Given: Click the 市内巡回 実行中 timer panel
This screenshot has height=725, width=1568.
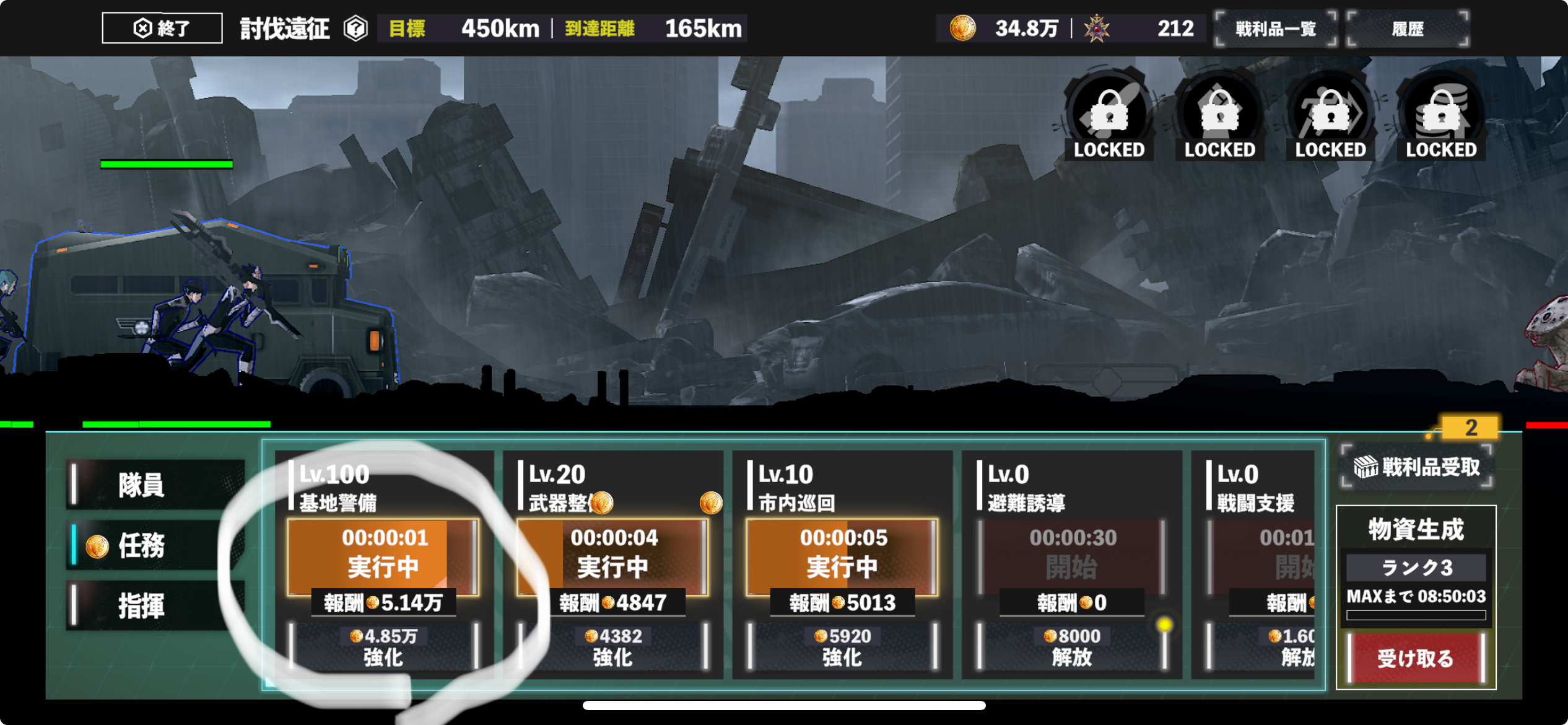Looking at the screenshot, I should 842,553.
